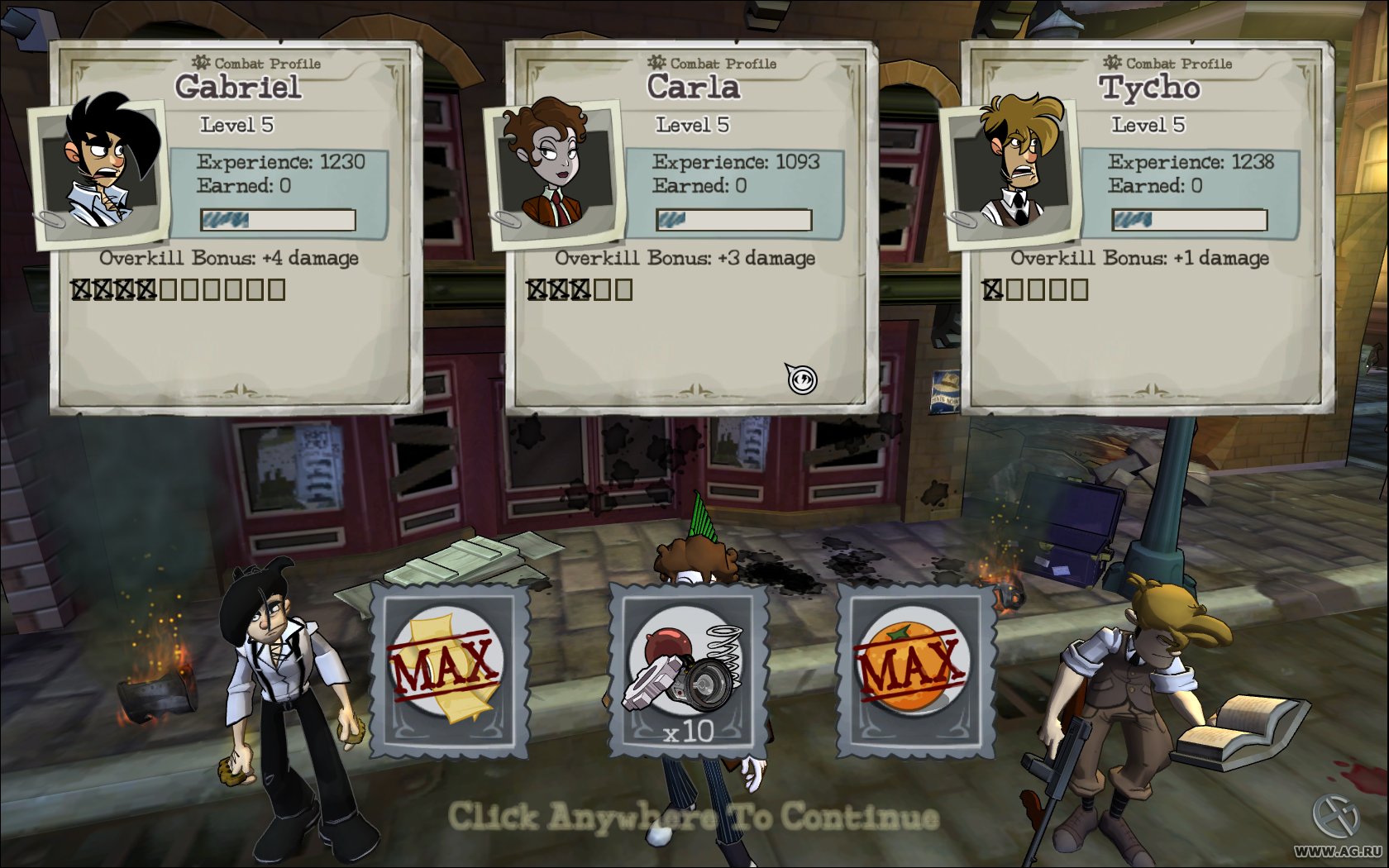The image size is (1389, 868).
Task: Click the gear icon on Carla's Combat Profile header
Action: coord(657,62)
